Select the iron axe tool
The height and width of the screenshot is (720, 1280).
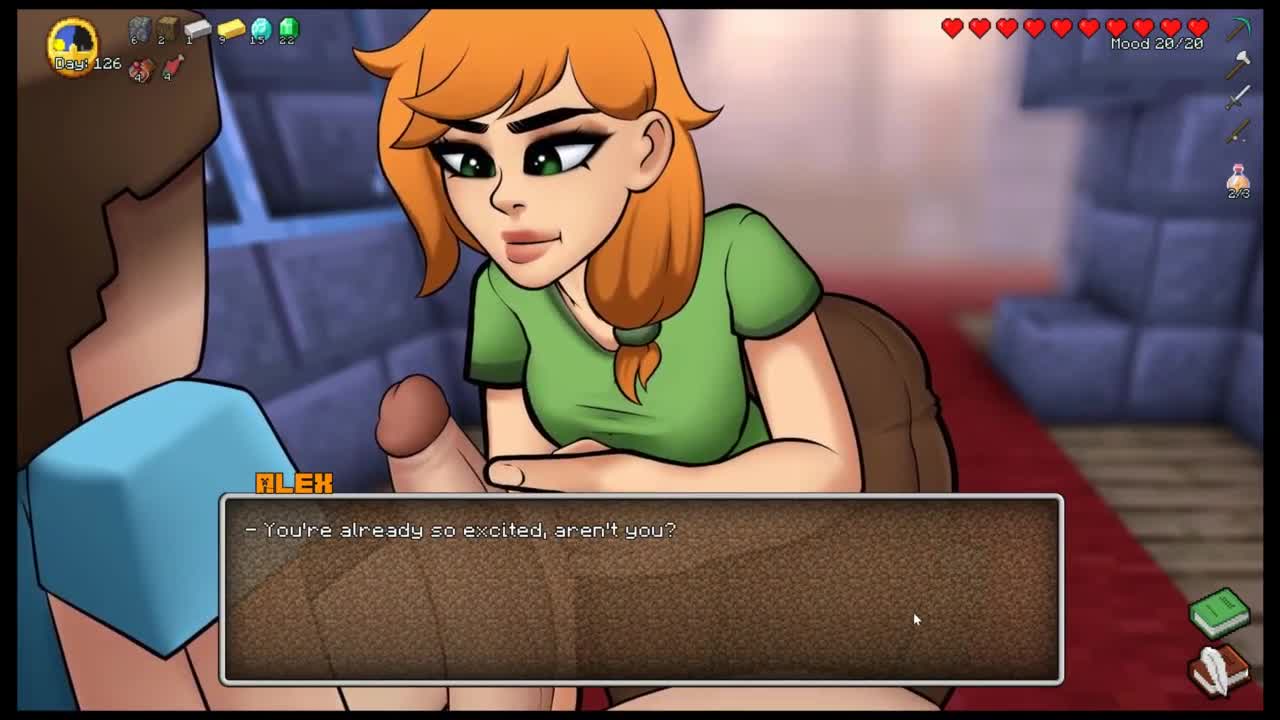1239,64
